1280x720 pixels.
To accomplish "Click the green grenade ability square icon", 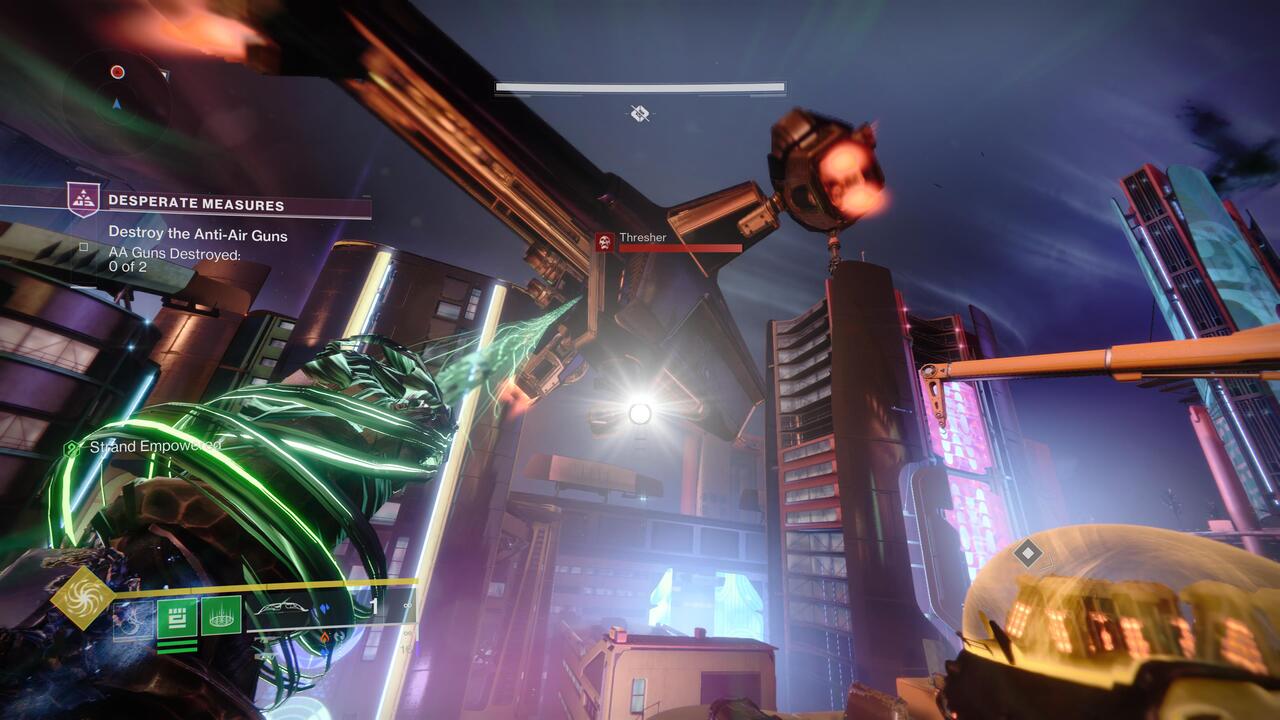I will coord(175,617).
